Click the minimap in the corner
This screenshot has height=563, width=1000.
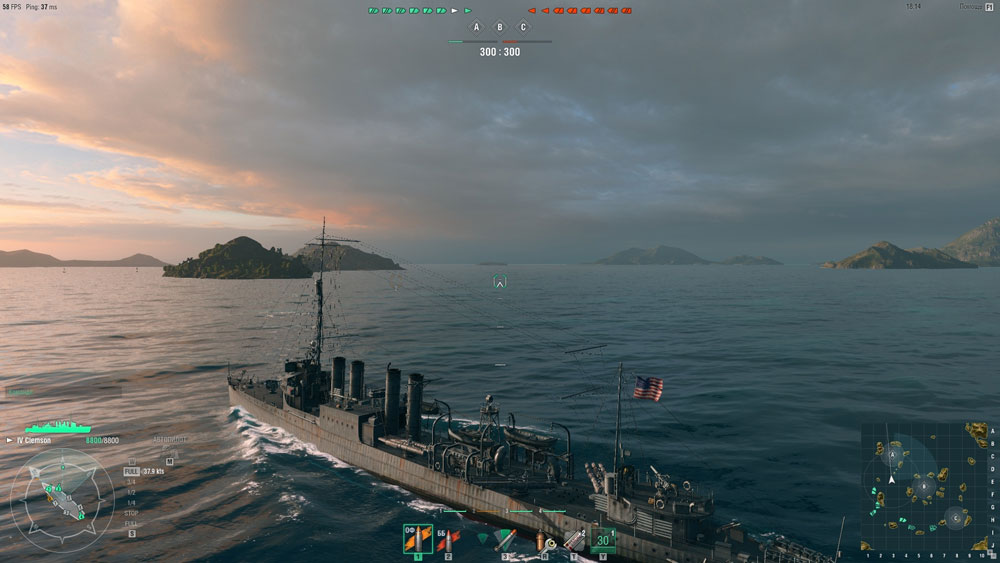[925, 486]
